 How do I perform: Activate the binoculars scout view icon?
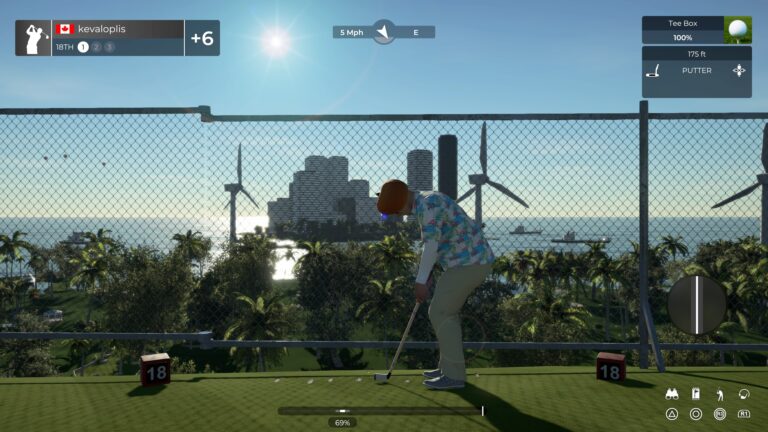[x=672, y=394]
